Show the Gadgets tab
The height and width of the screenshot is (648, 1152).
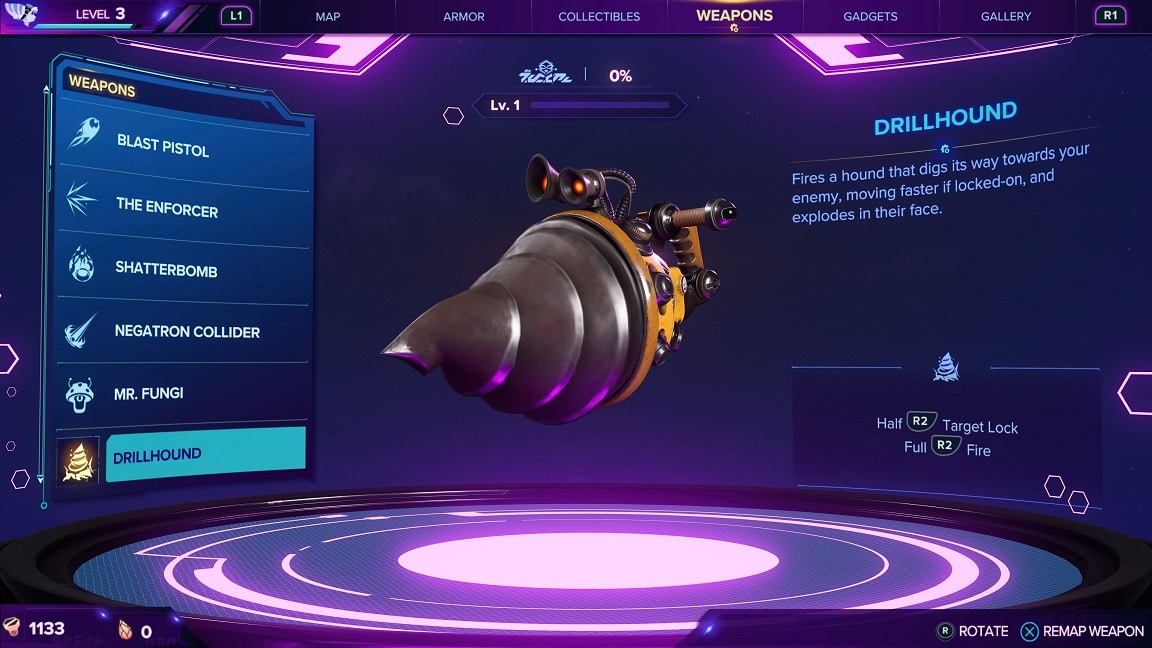tap(870, 16)
